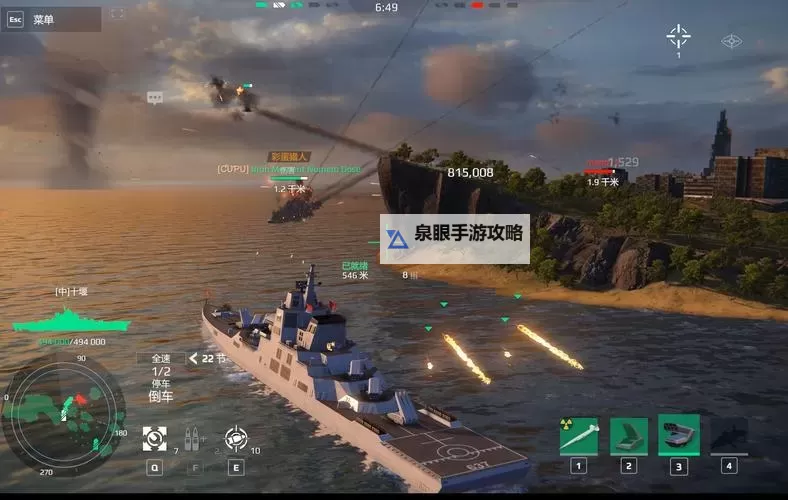Choose the multi-barrel rocket launcher slot

tap(678, 435)
